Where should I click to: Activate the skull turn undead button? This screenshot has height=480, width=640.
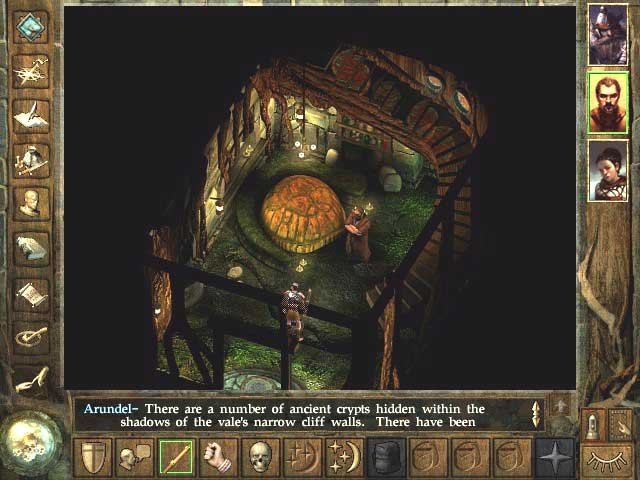click(260, 457)
